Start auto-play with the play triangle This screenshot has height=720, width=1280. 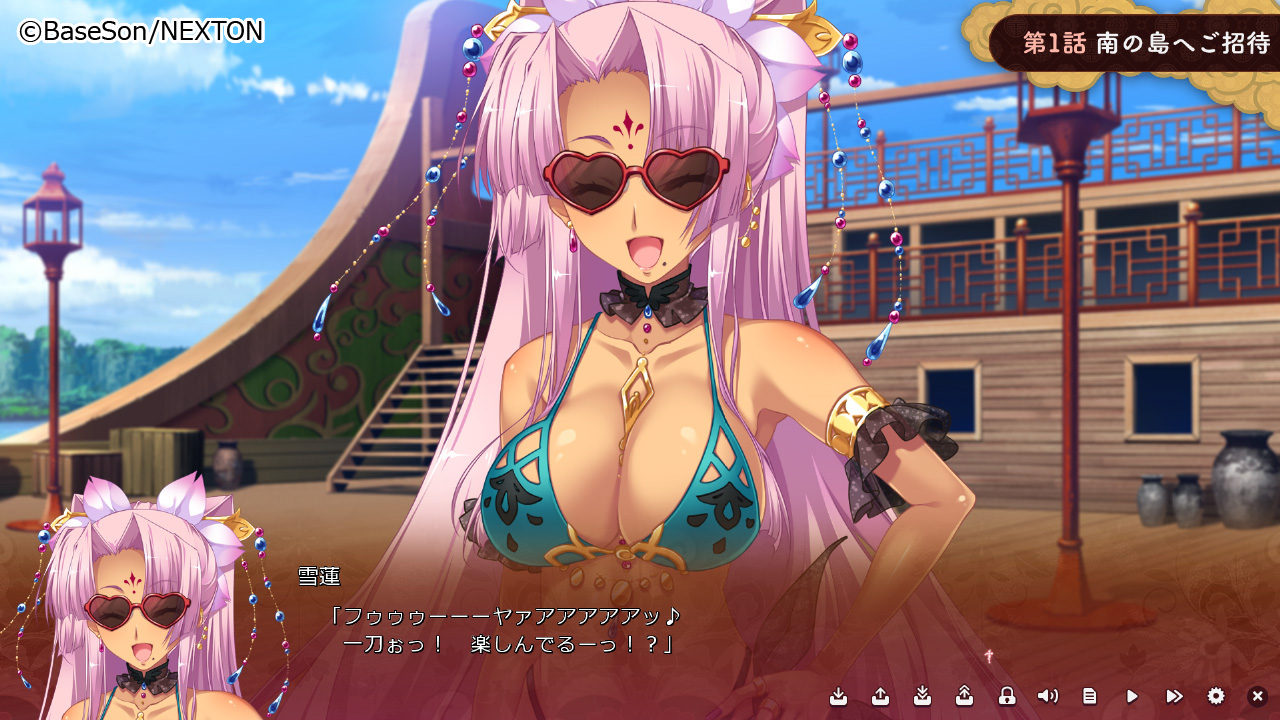(1132, 696)
